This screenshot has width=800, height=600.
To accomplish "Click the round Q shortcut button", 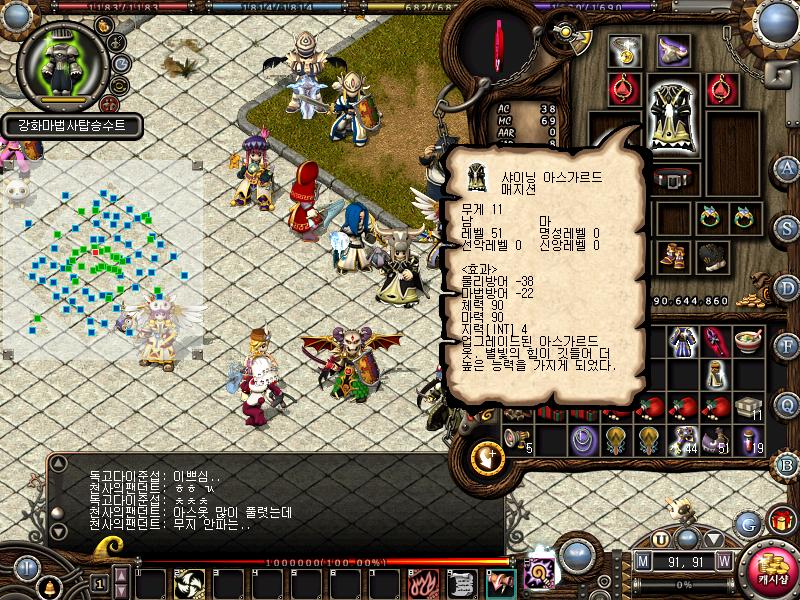I will coord(787,405).
